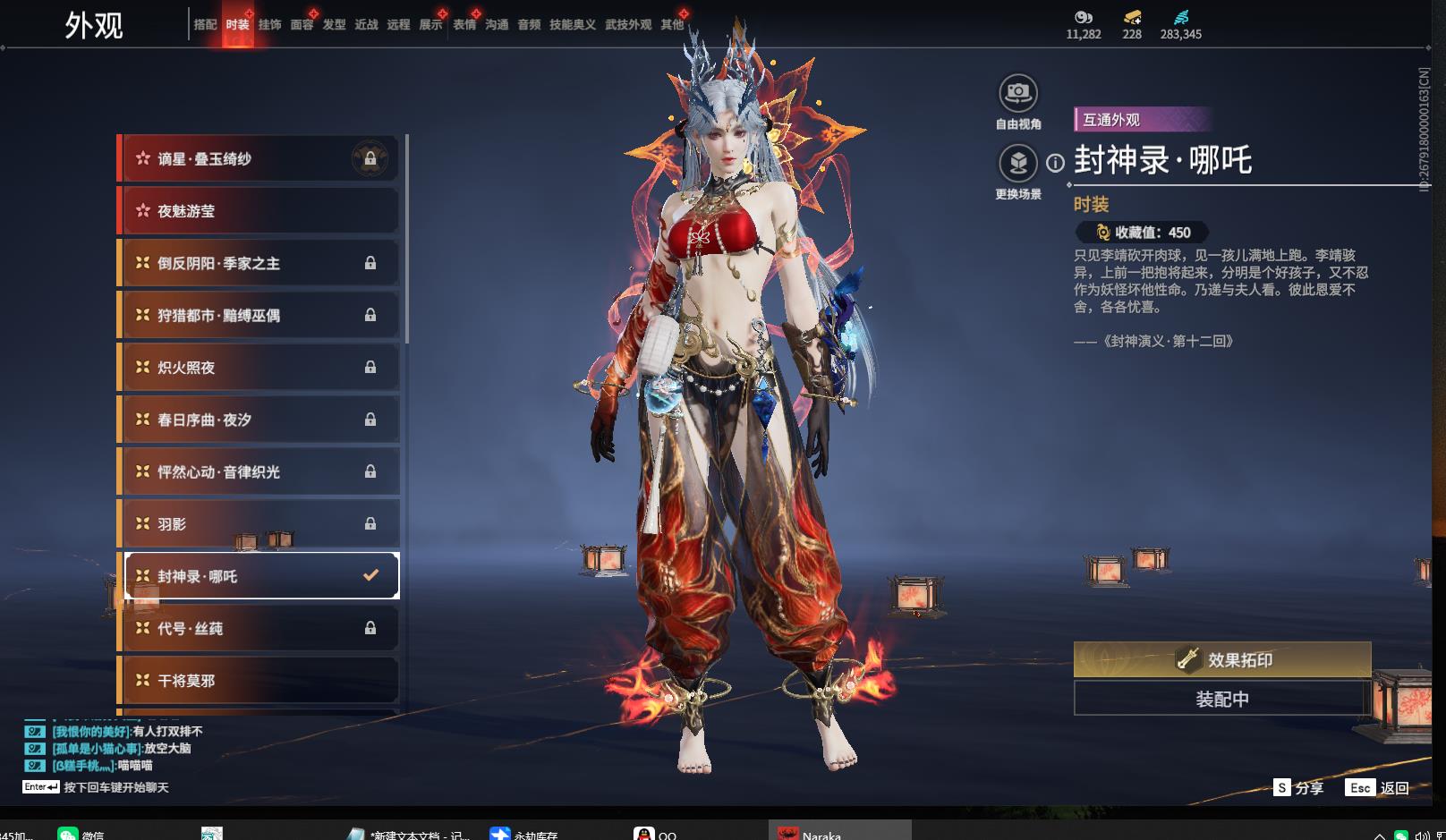Open the 微信 WeChat taskbar app
Image resolution: width=1446 pixels, height=840 pixels.
[x=81, y=834]
